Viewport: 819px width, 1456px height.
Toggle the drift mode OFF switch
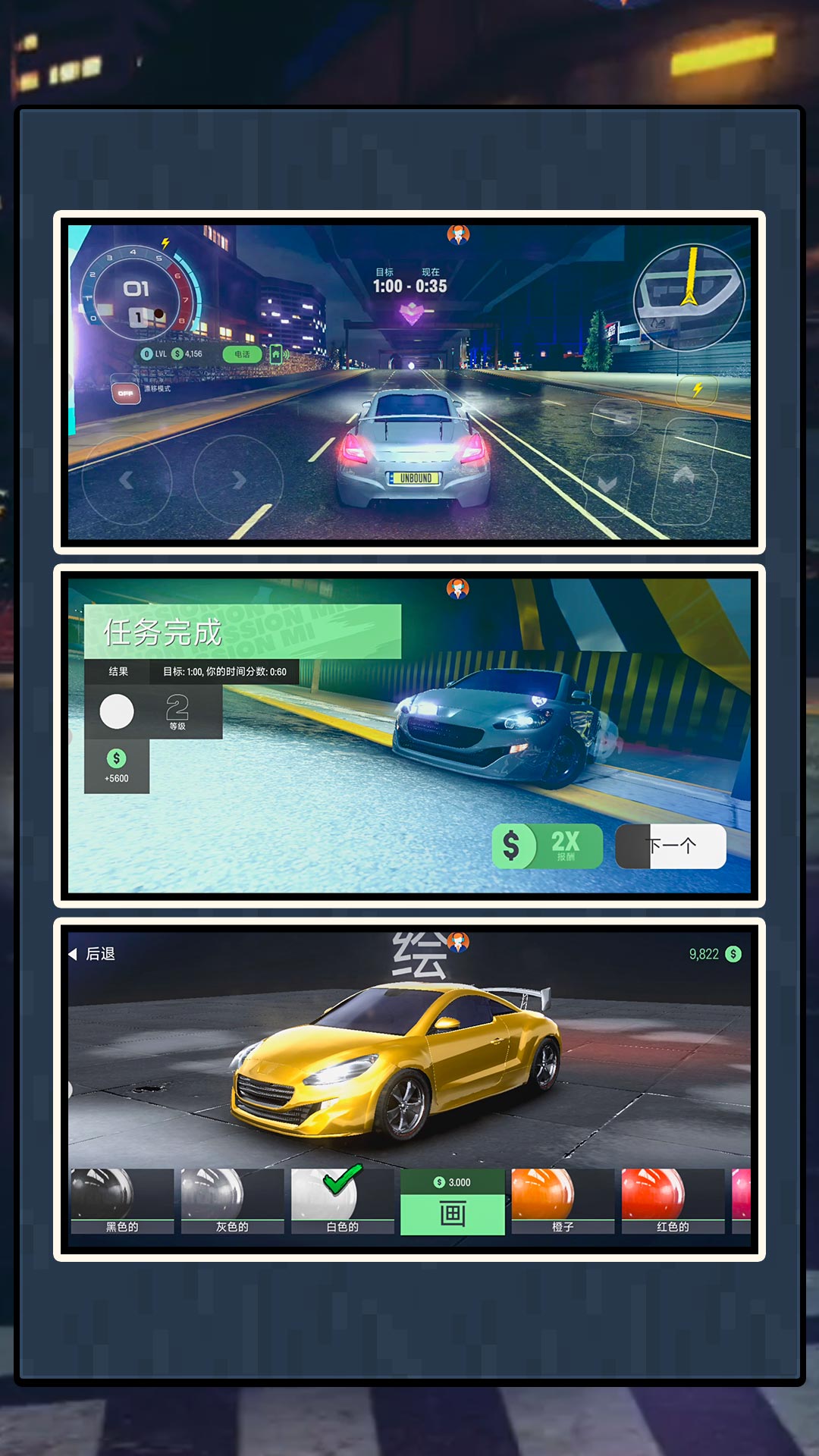pyautogui.click(x=126, y=393)
